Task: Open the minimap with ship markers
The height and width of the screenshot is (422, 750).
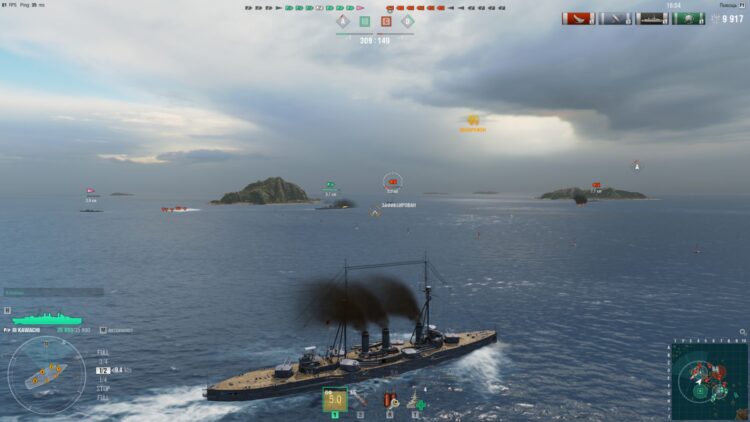Action: click(710, 381)
